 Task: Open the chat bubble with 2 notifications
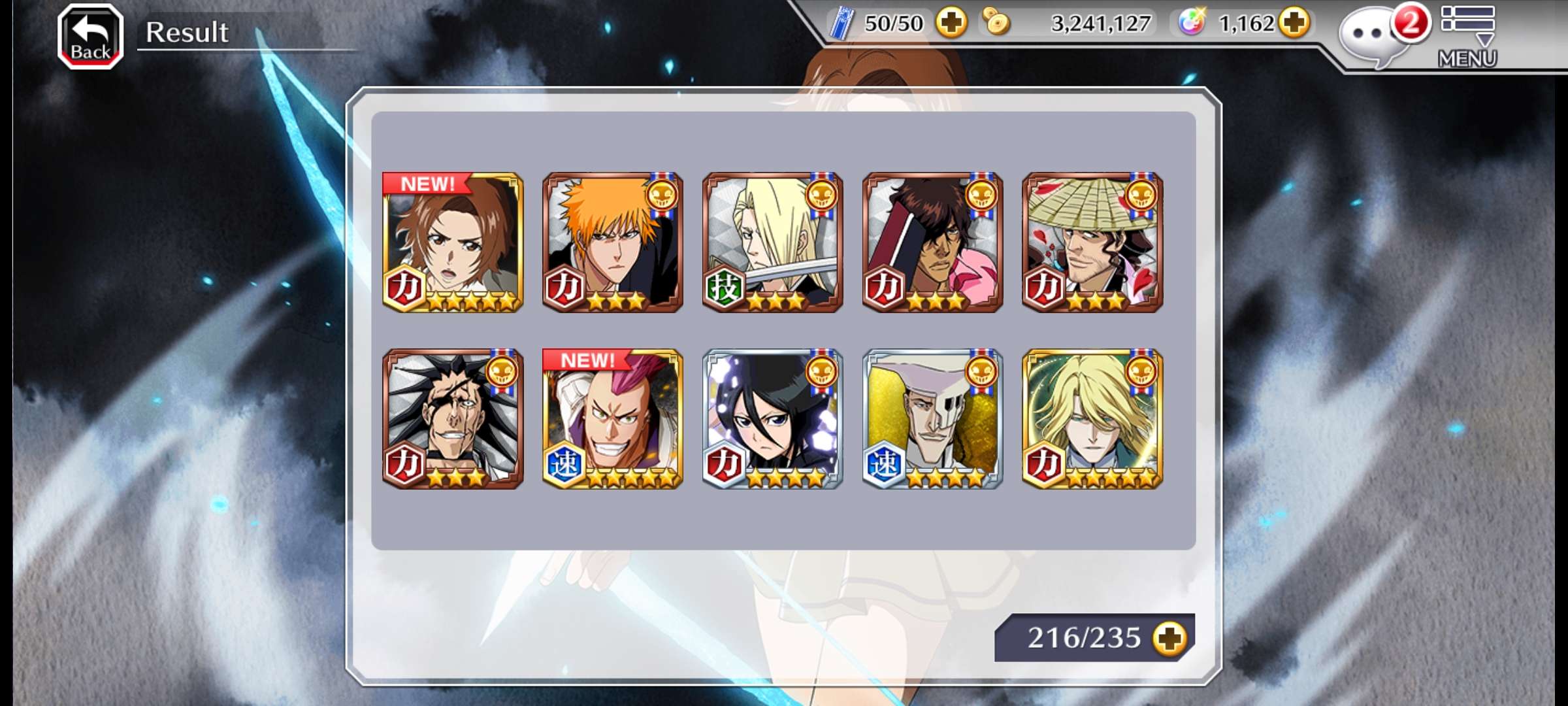point(1372,37)
